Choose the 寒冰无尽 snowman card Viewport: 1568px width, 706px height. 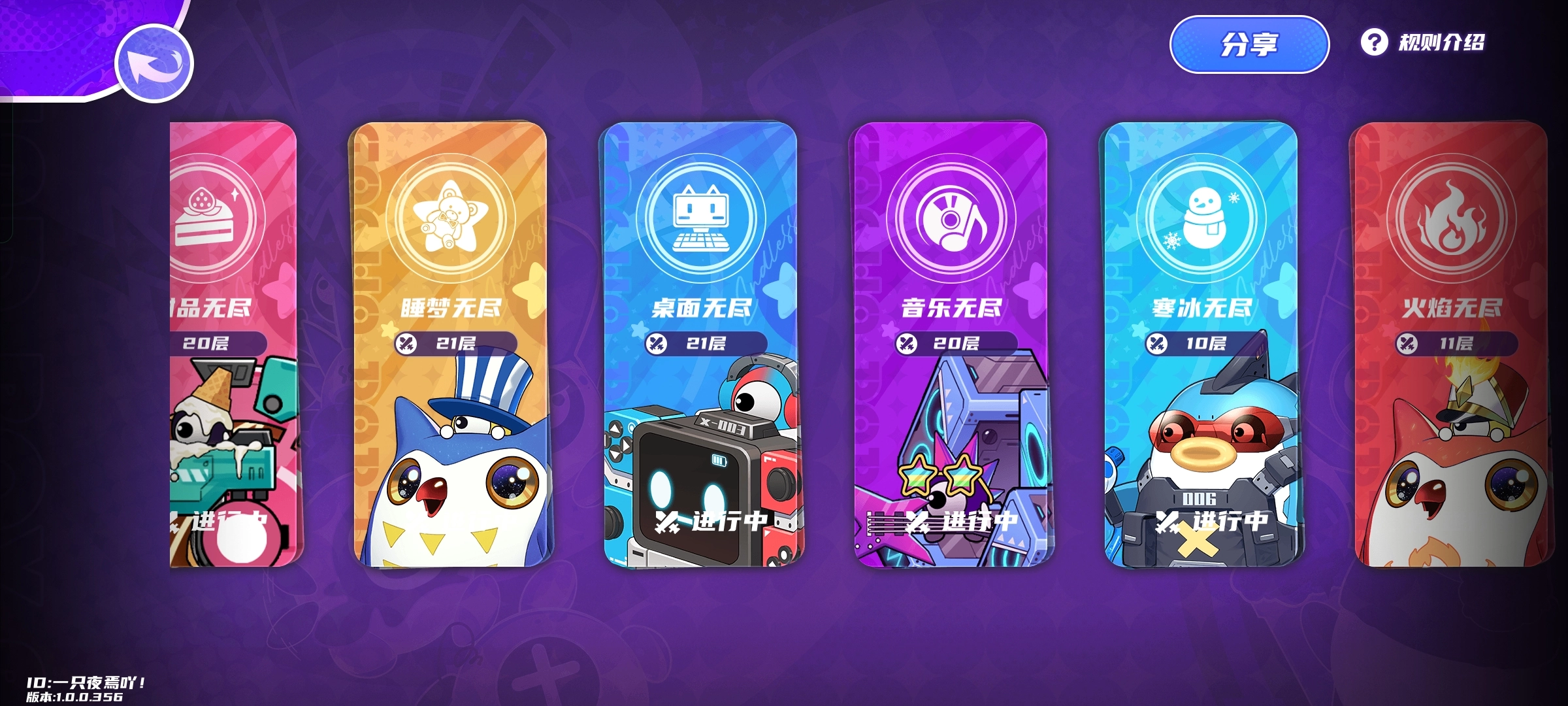[1201, 343]
